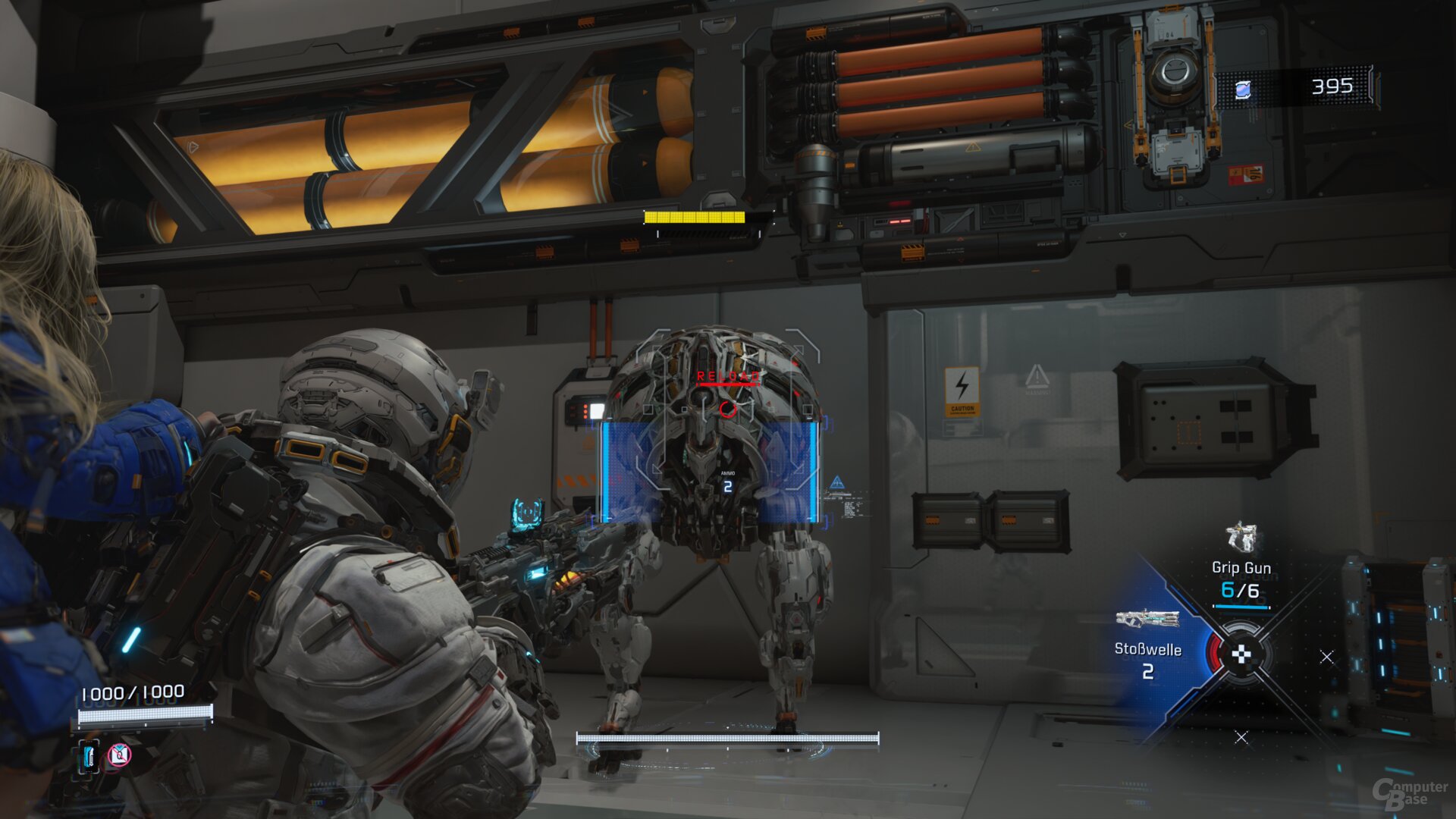Switch to the Stoßwelle weapon
This screenshot has height=819, width=1456.
(1147, 641)
